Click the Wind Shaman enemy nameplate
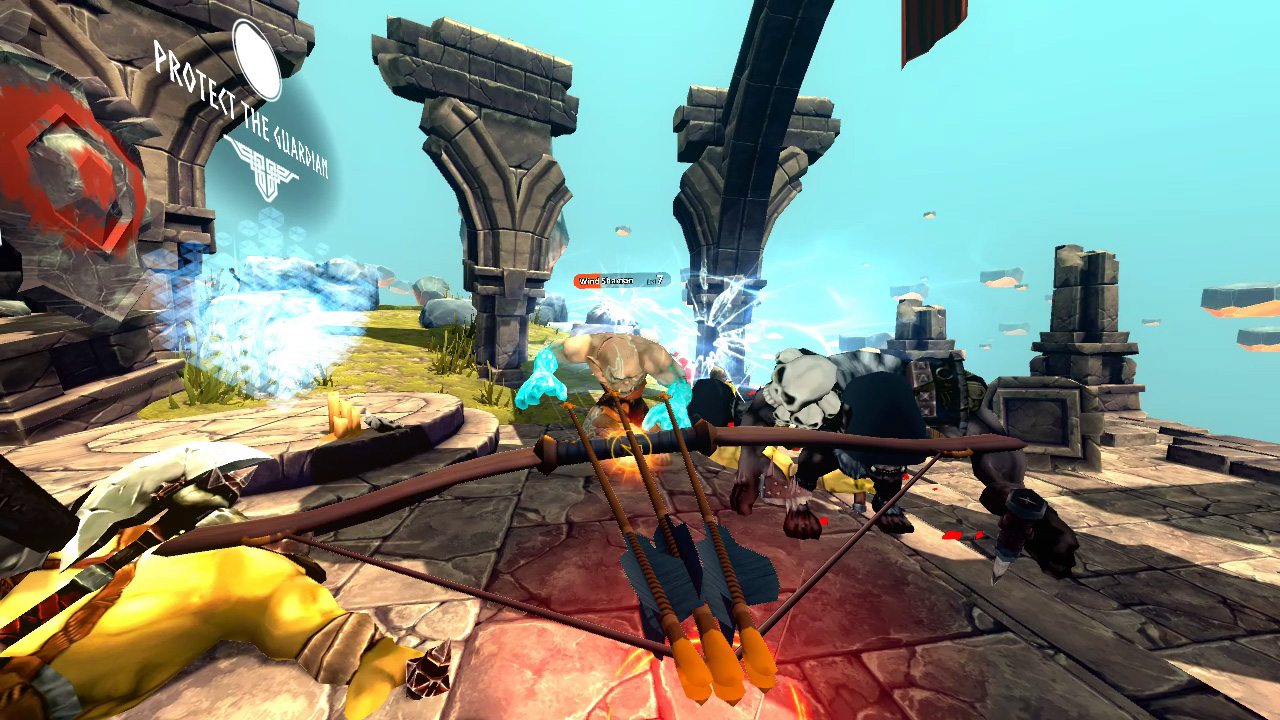1280x720 pixels. coord(620,280)
